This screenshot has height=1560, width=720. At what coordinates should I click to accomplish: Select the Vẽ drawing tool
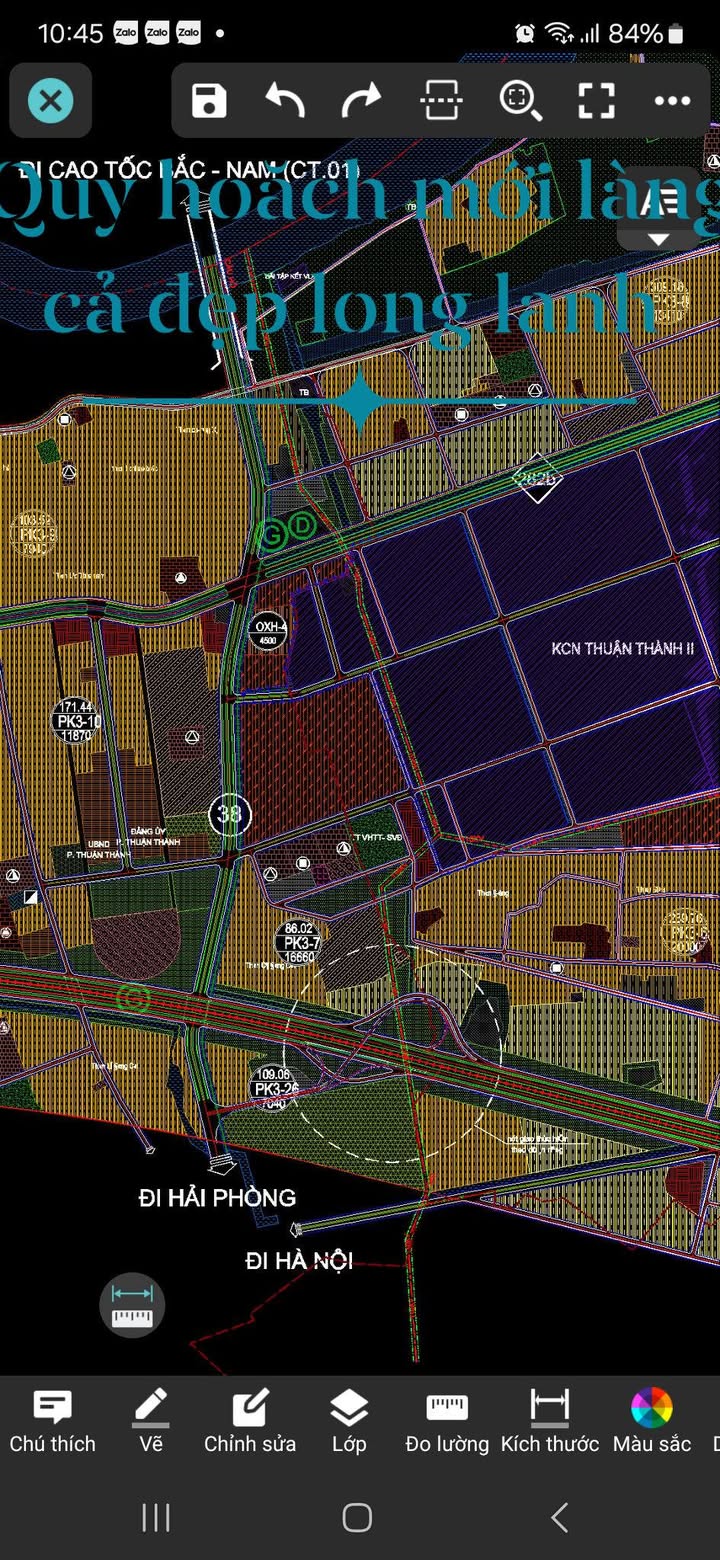click(x=151, y=1420)
